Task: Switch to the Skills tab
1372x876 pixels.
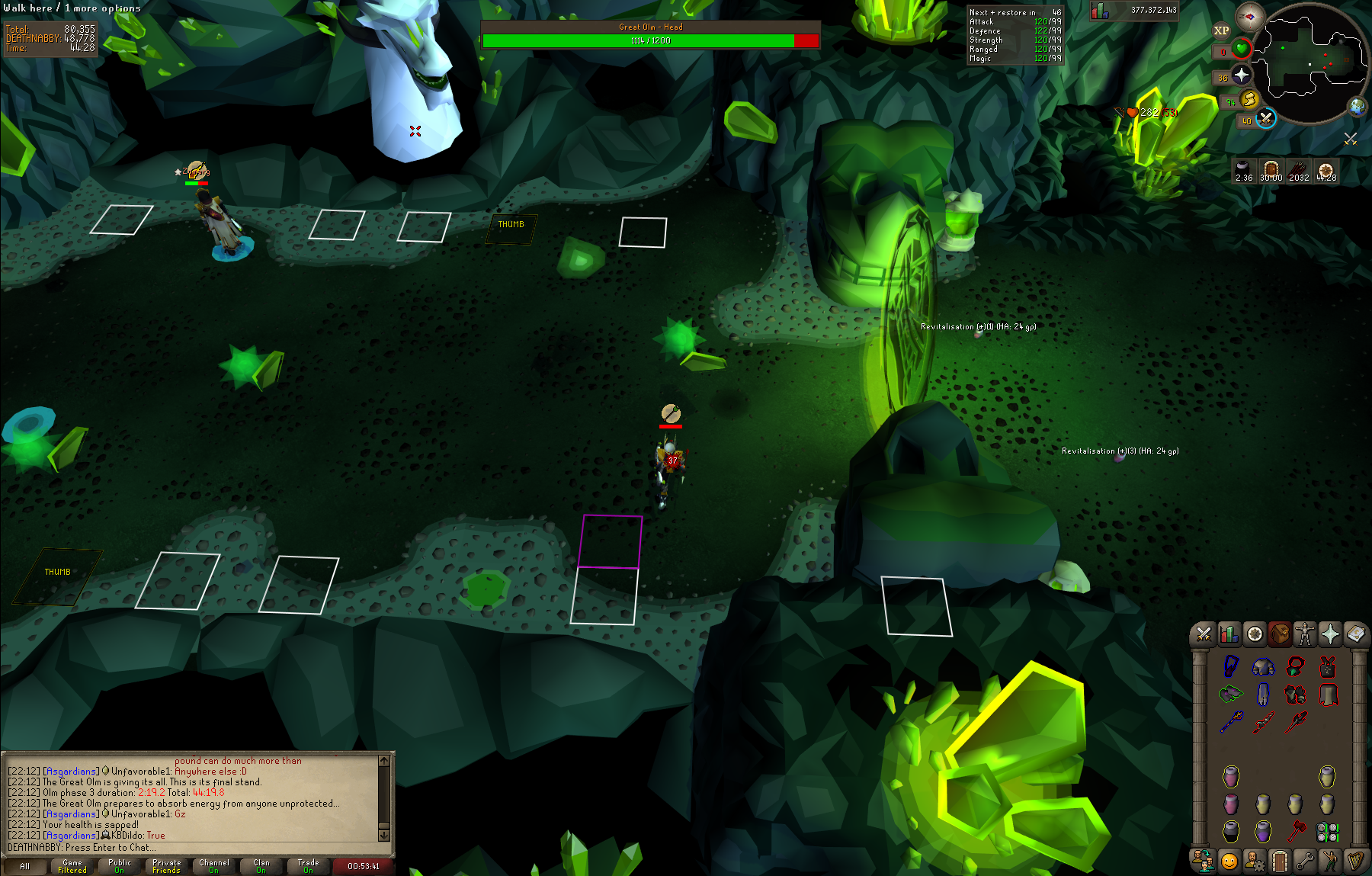Action: click(1229, 634)
